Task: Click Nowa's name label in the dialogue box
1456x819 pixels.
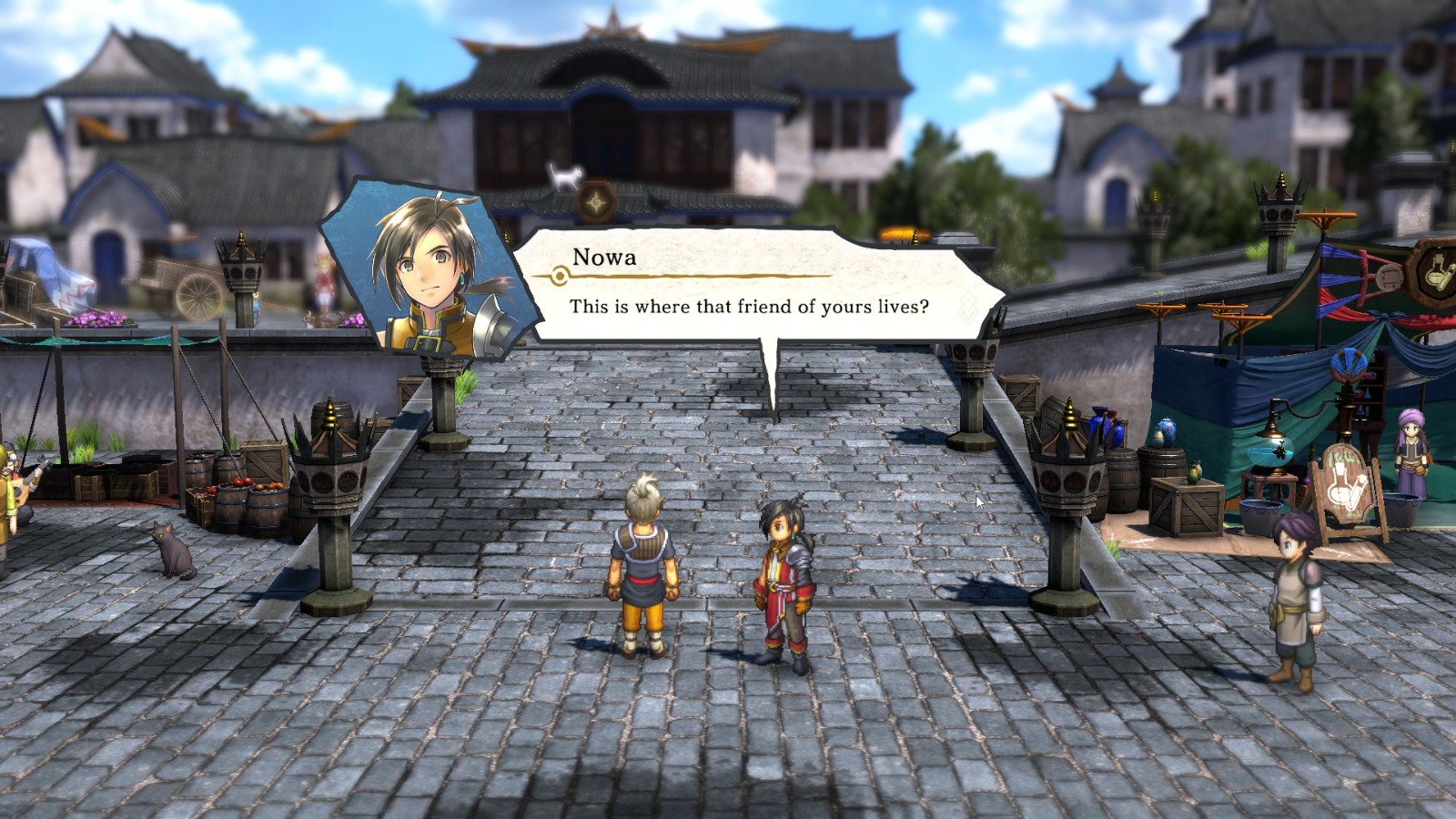Action: tap(603, 258)
